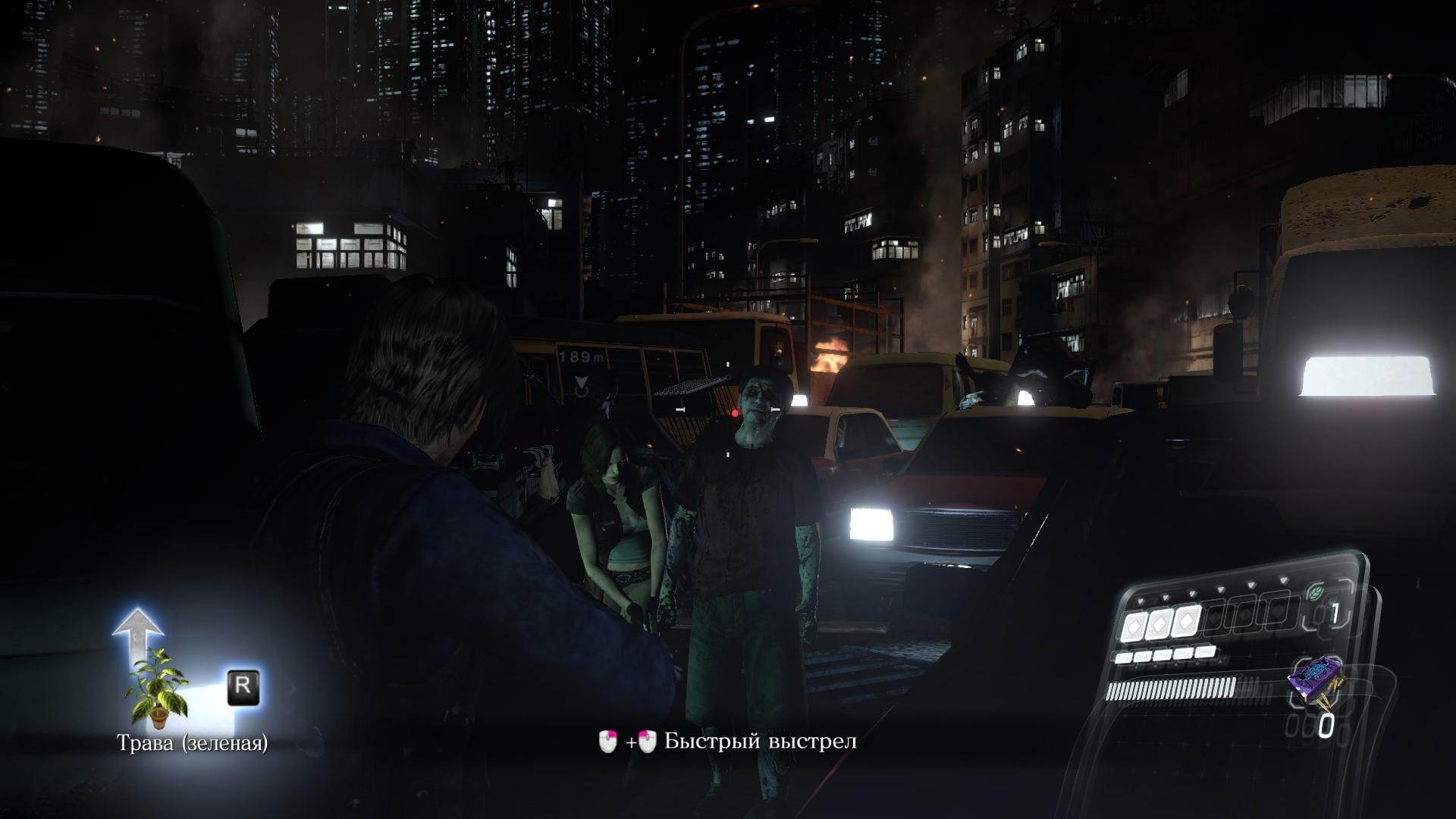This screenshot has height=819, width=1456.
Task: Click the purple equipped weapon icon
Action: (x=1314, y=679)
